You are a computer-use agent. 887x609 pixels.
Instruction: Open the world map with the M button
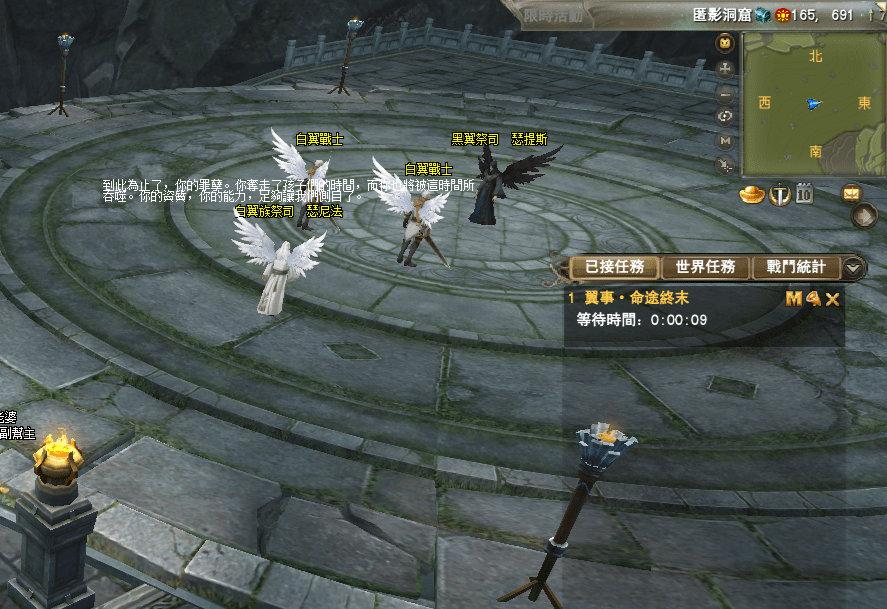click(x=726, y=141)
